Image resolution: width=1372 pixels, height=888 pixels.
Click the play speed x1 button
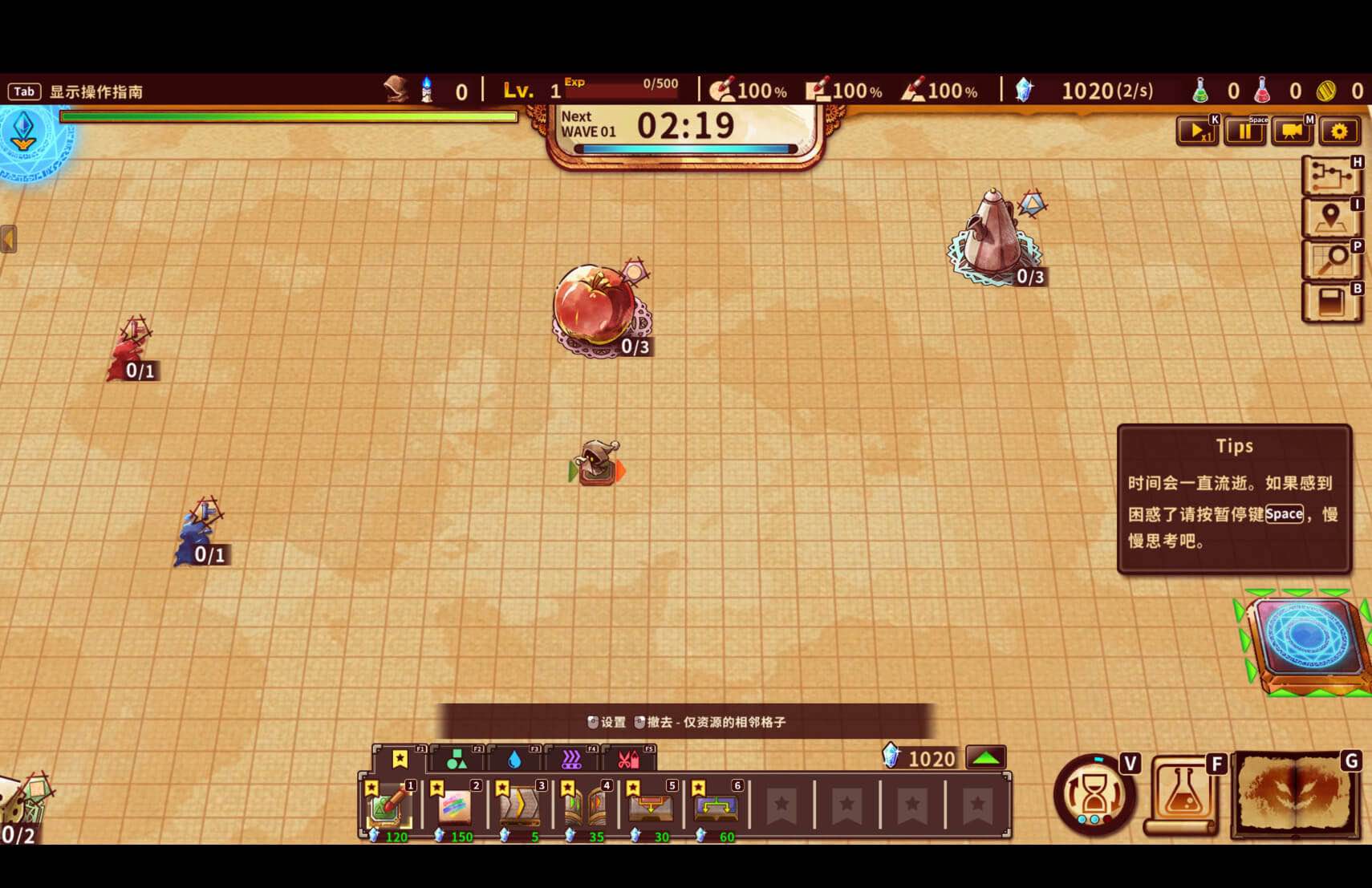tap(1196, 131)
